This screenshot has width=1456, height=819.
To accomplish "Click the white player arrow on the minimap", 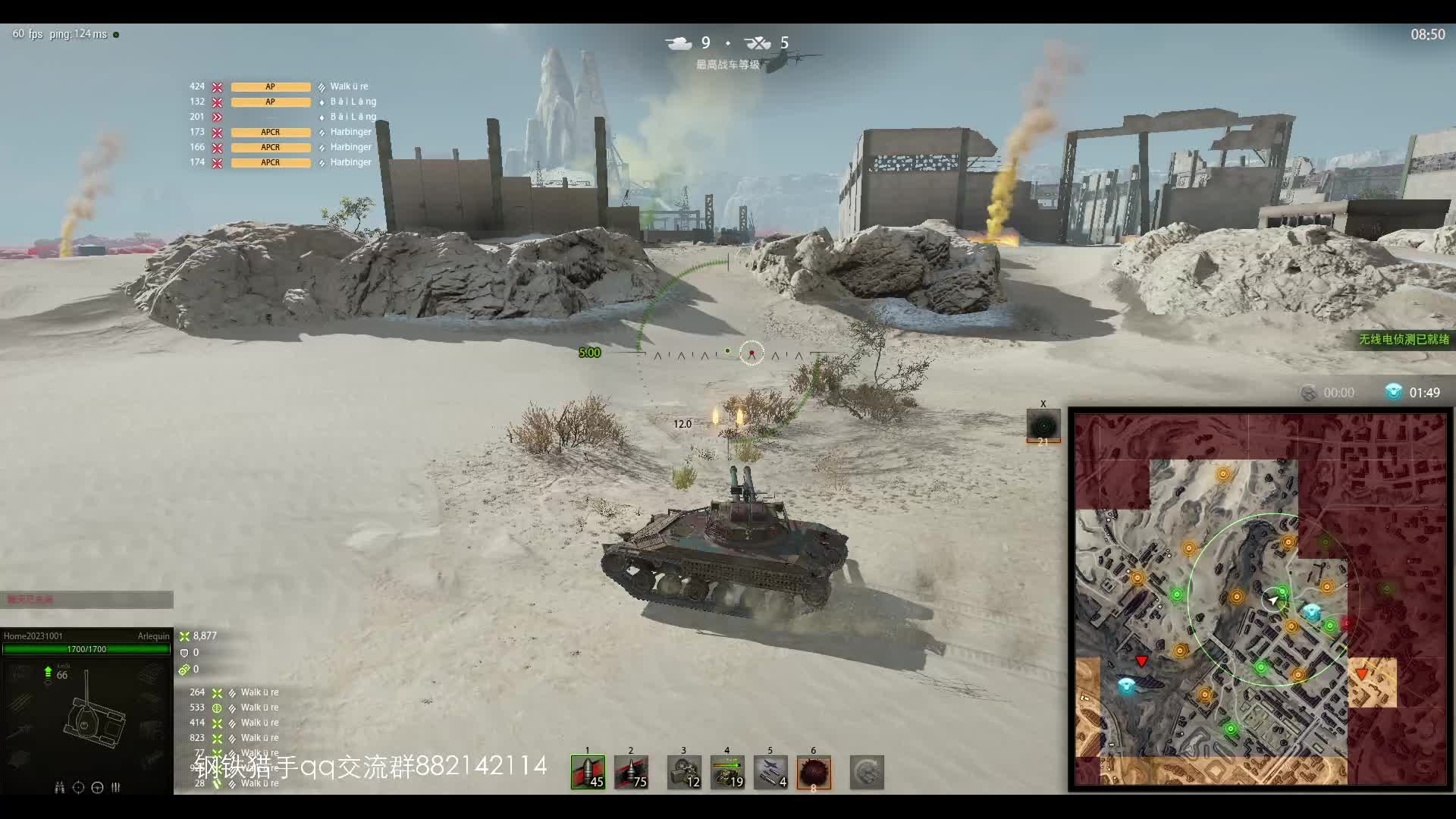I will (x=1273, y=601).
